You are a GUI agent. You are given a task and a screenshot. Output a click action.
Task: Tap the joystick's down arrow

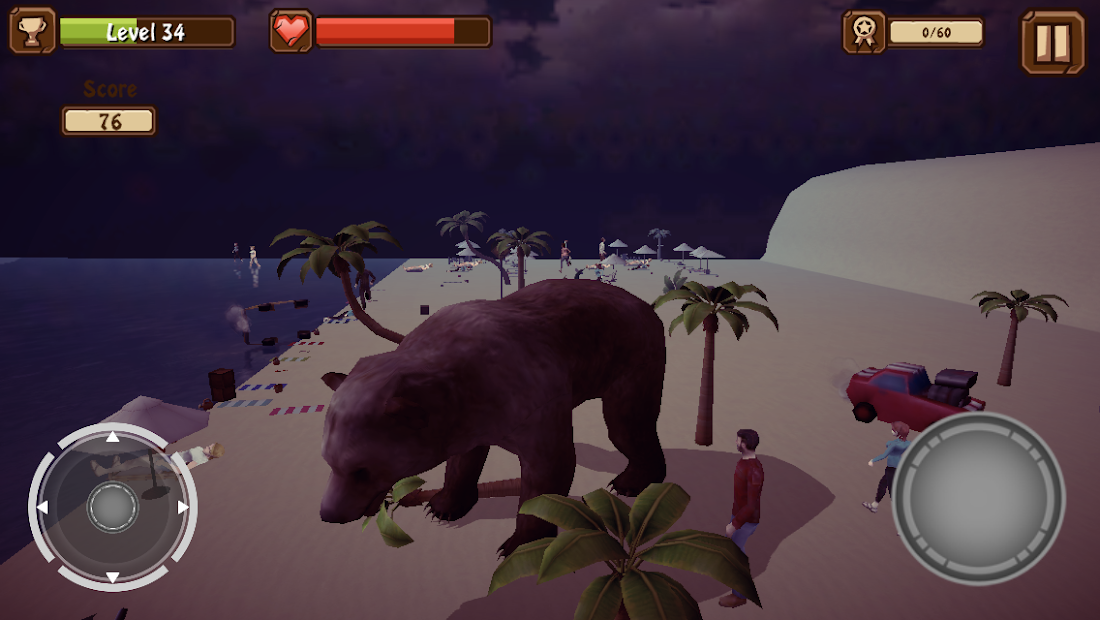(113, 577)
